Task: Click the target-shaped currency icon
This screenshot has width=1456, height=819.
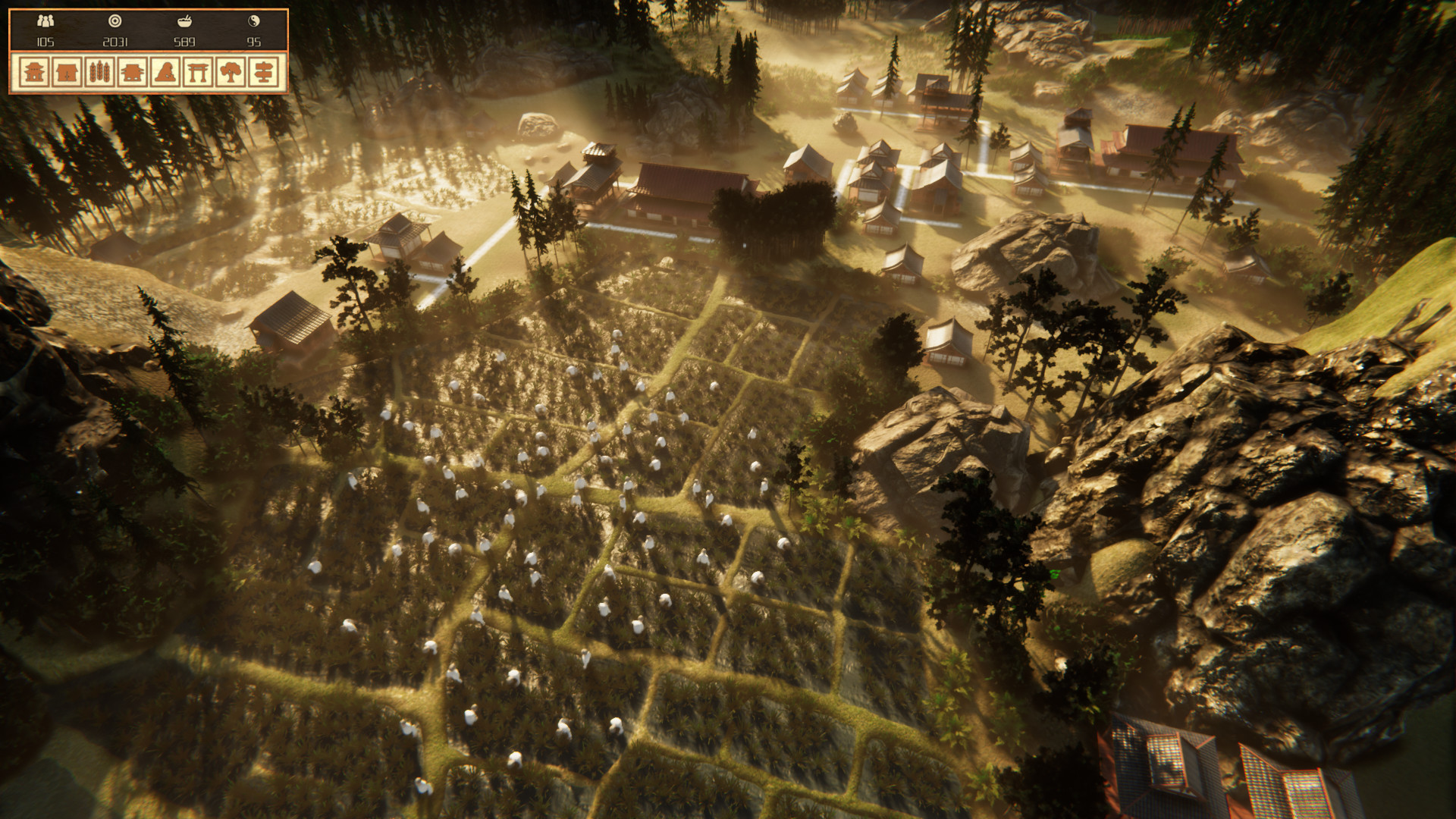Action: coord(115,20)
